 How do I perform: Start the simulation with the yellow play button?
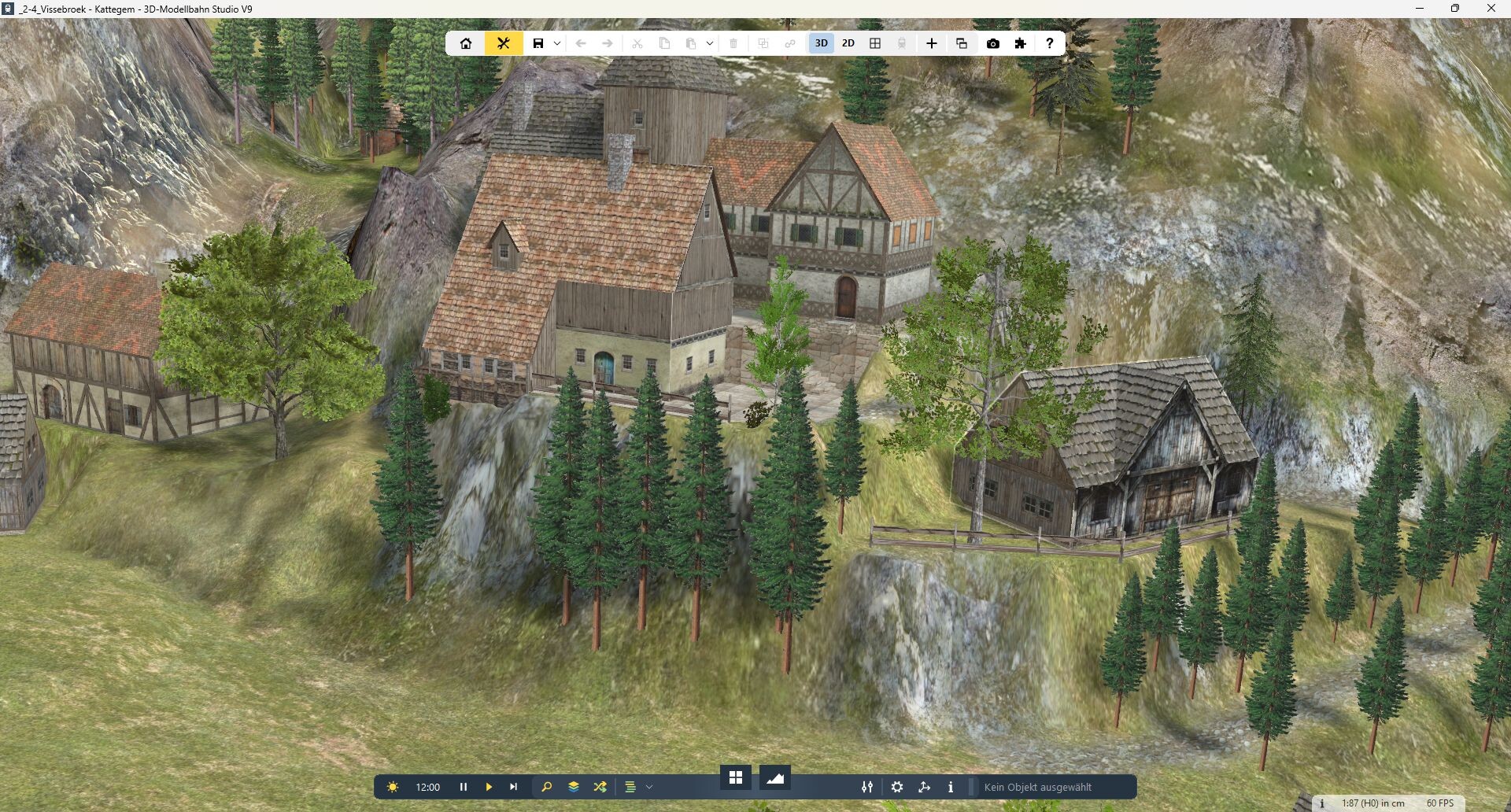point(489,787)
